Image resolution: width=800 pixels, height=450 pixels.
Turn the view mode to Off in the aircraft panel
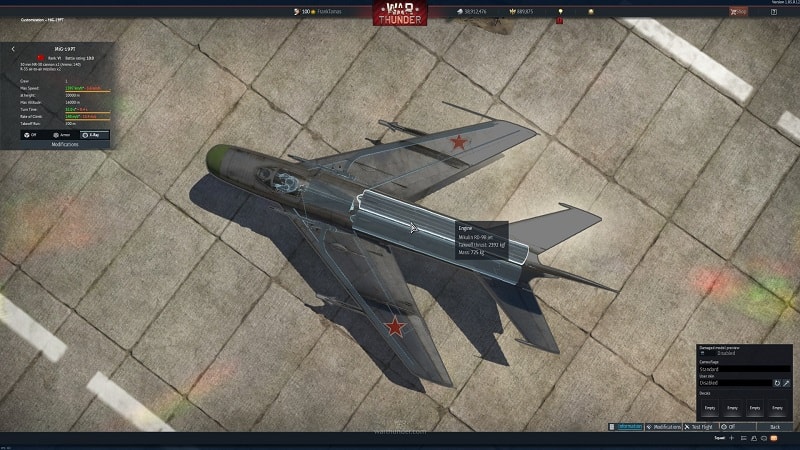pos(31,134)
